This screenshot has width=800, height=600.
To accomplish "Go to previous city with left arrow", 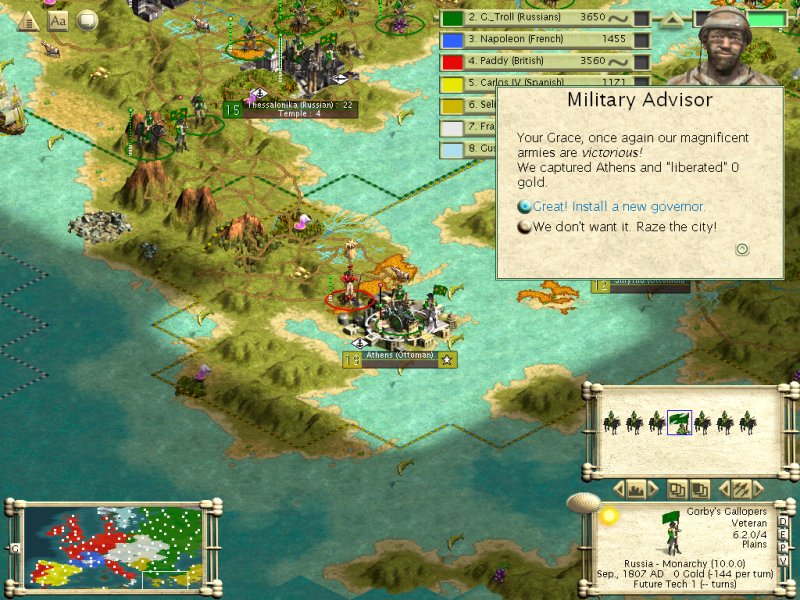I will point(618,489).
